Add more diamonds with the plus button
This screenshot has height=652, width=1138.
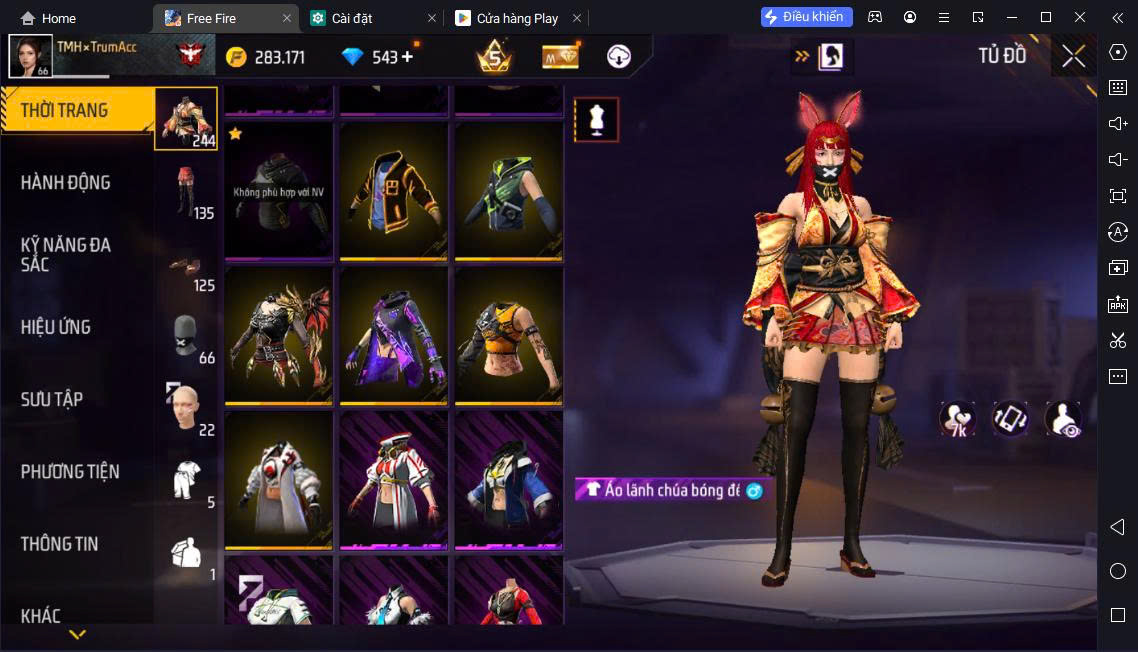pyautogui.click(x=407, y=57)
